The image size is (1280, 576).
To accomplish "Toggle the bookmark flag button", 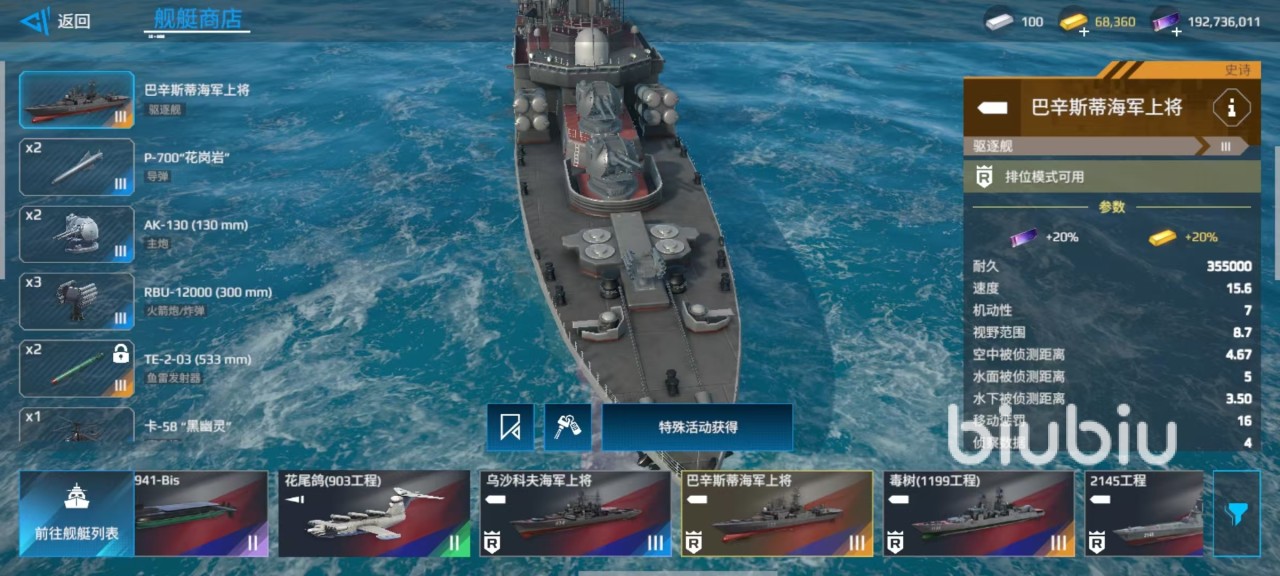I will 510,427.
